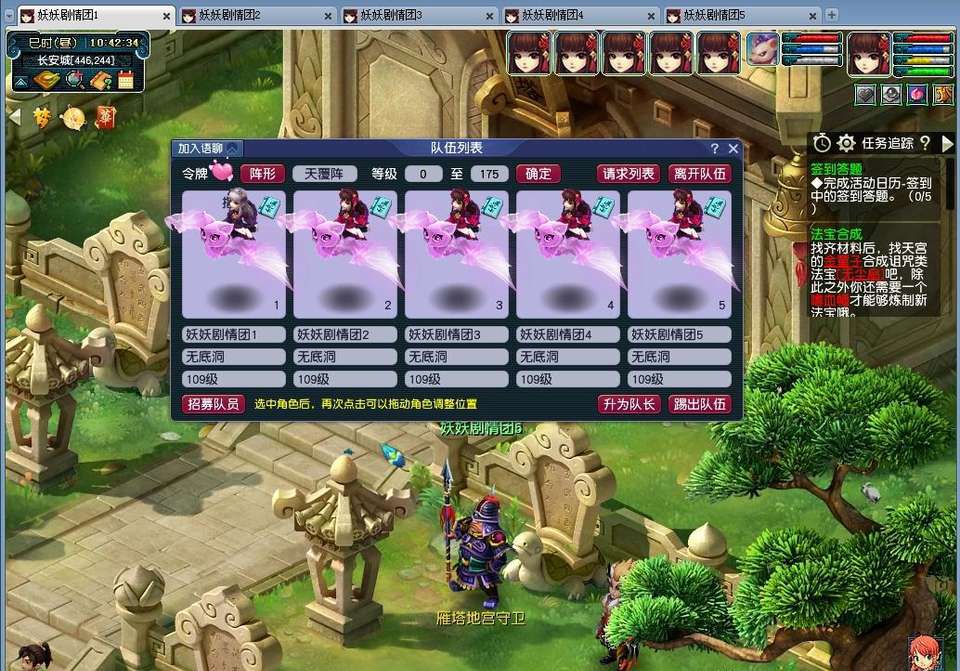
Task: Add a new client tab with plus
Action: pyautogui.click(x=831, y=15)
